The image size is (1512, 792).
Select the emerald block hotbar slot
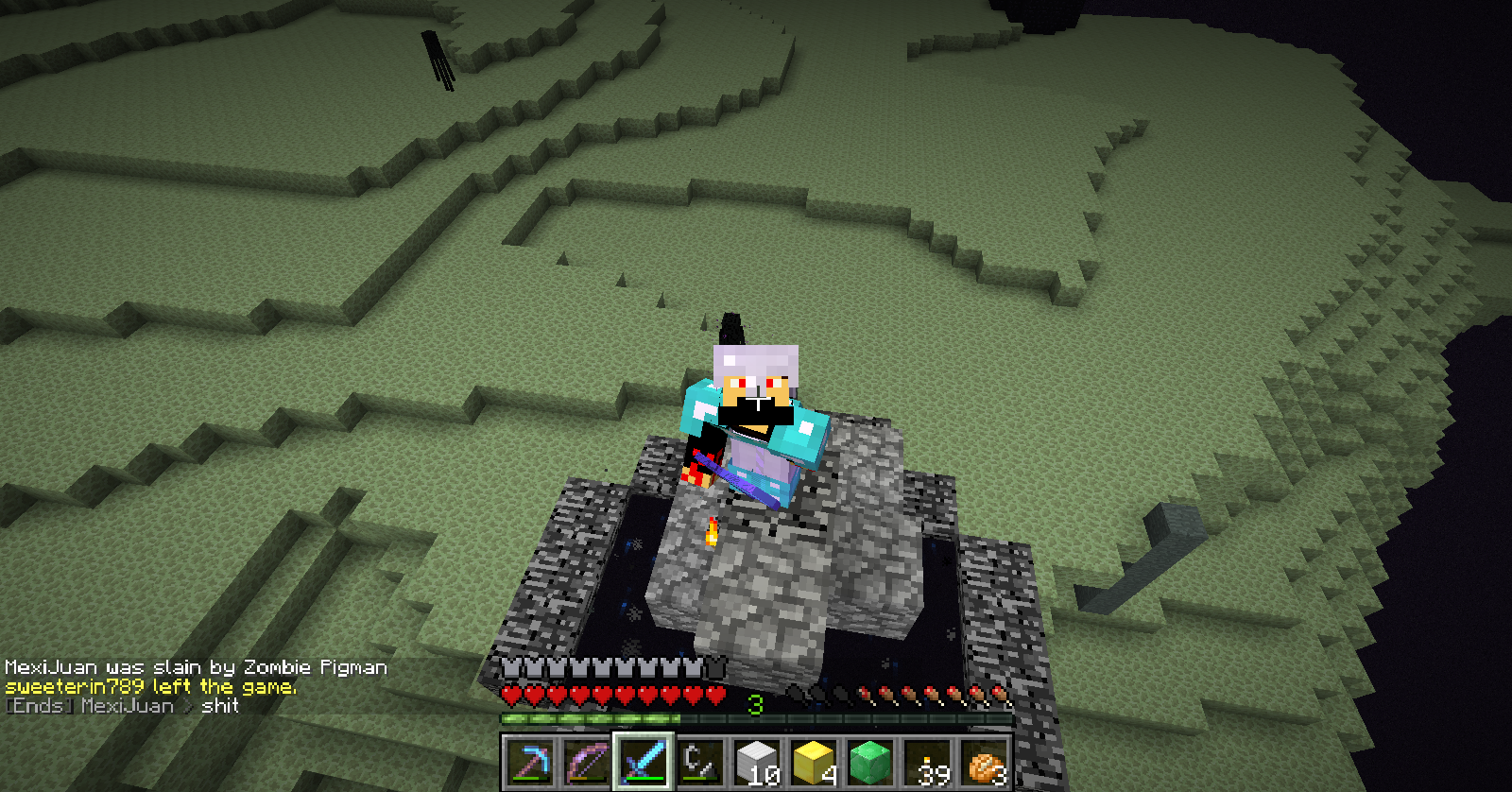click(x=870, y=762)
